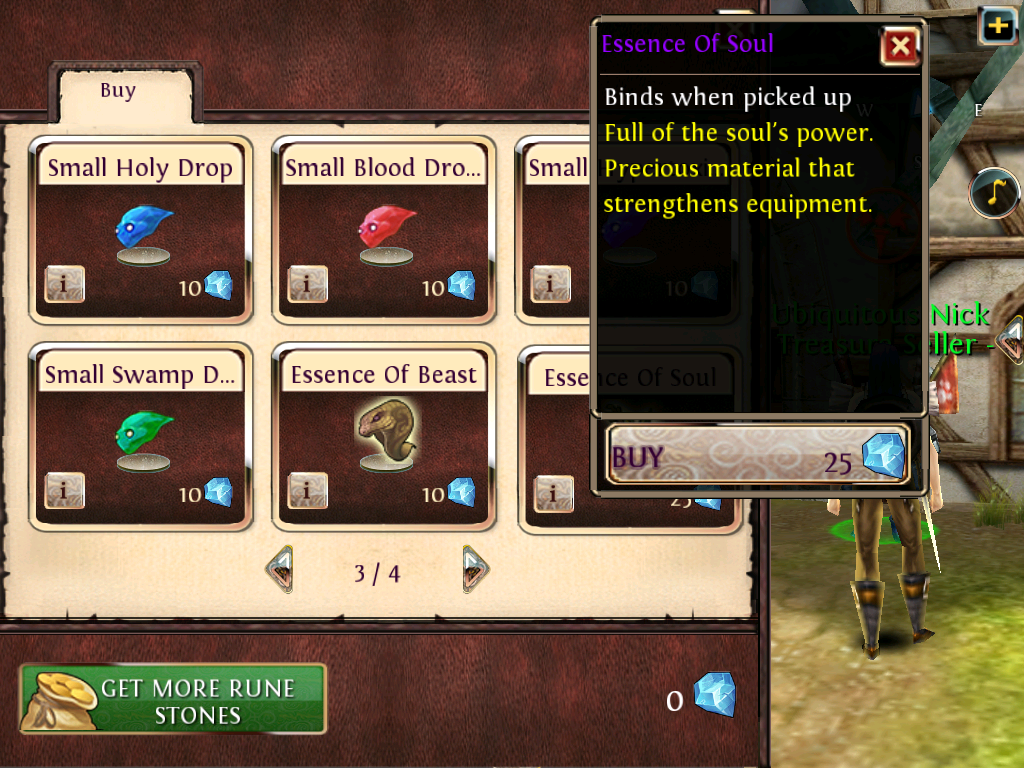Select the Small Holy Drop item
The image size is (1024, 768).
[x=141, y=230]
